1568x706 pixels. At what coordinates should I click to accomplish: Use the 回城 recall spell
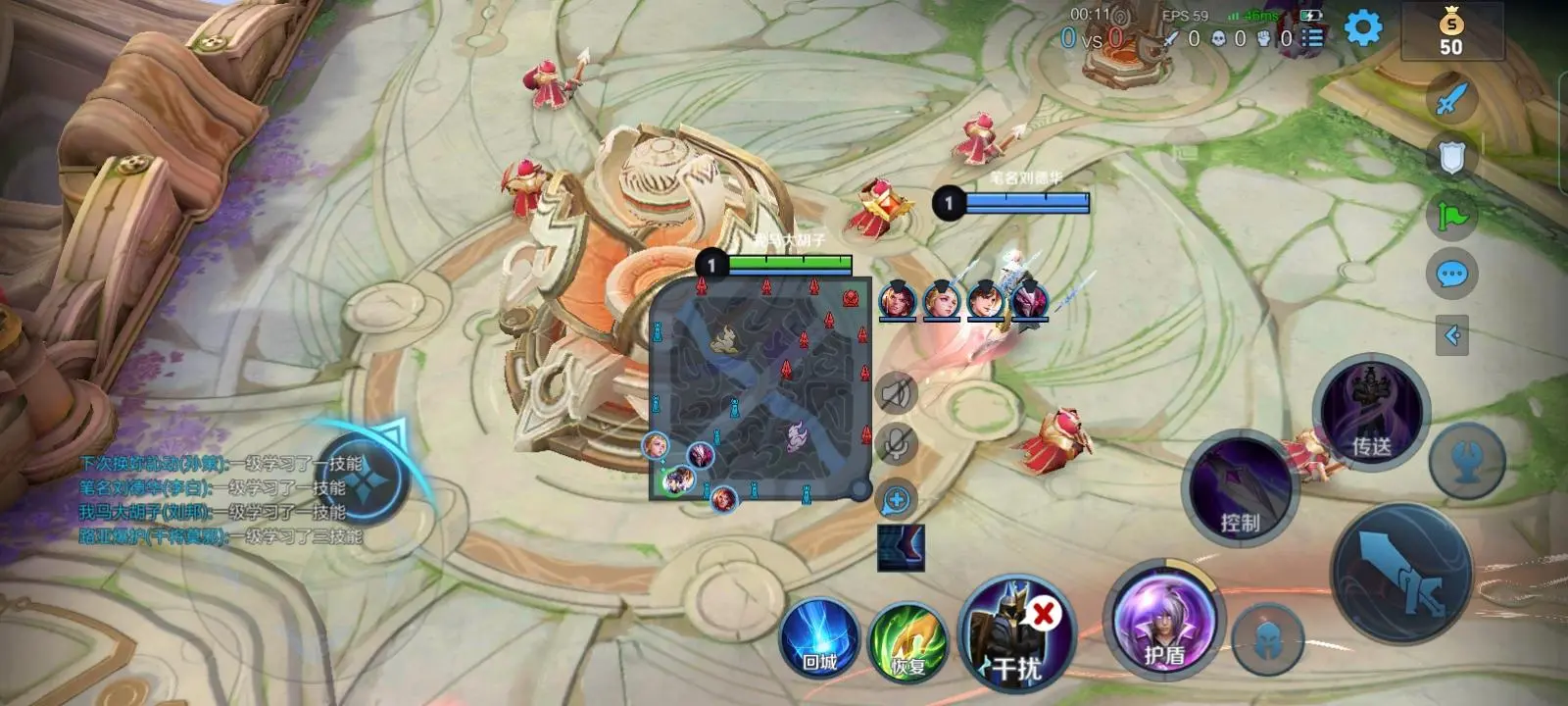point(819,638)
